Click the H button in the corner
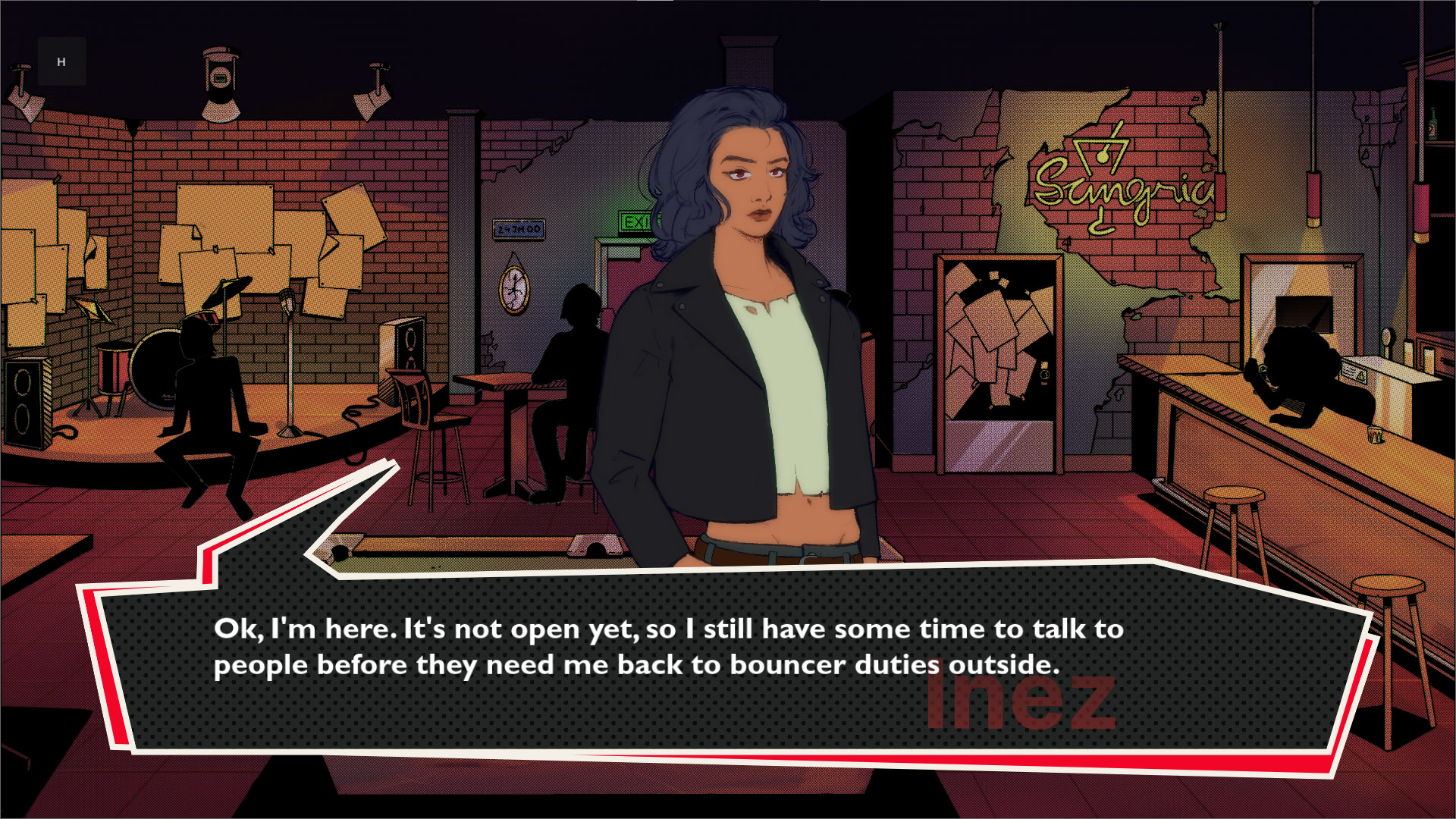This screenshot has width=1456, height=819. pyautogui.click(x=61, y=61)
